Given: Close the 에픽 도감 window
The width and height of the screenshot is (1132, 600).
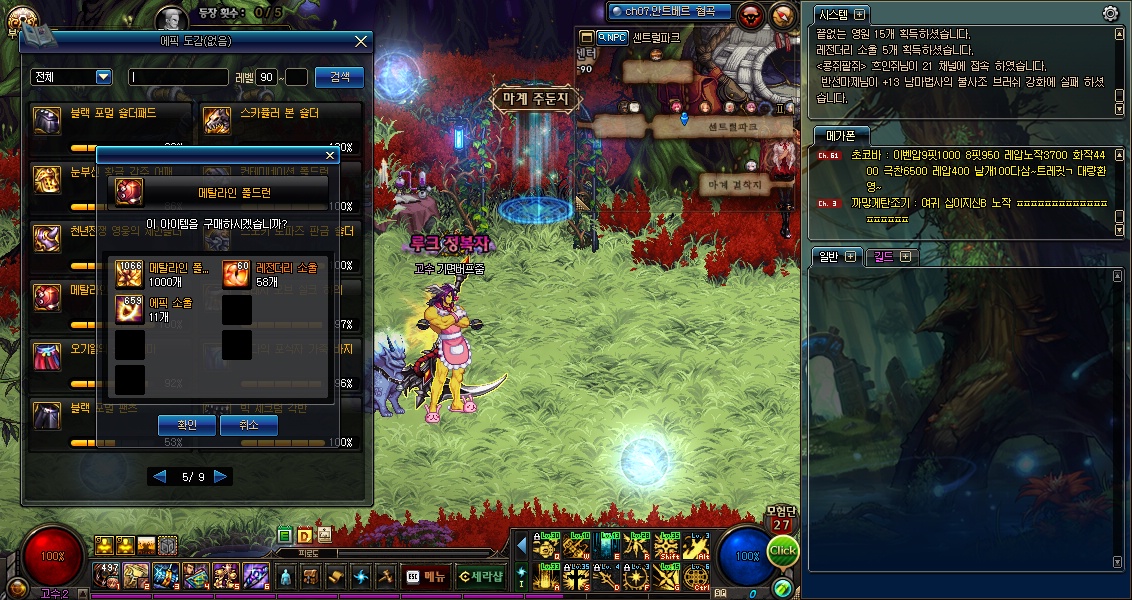Looking at the screenshot, I should click(361, 41).
